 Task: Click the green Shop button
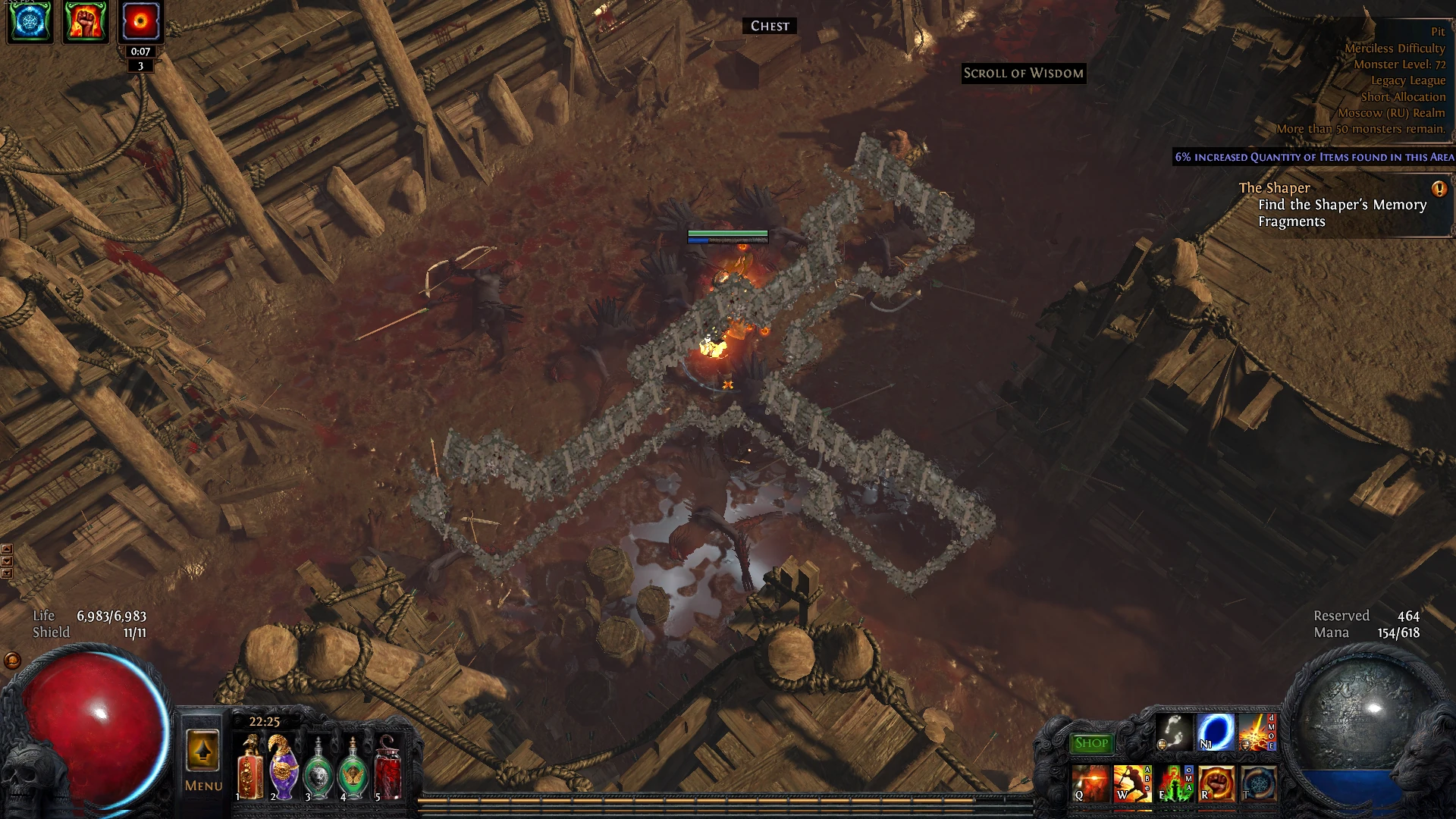click(x=1090, y=742)
